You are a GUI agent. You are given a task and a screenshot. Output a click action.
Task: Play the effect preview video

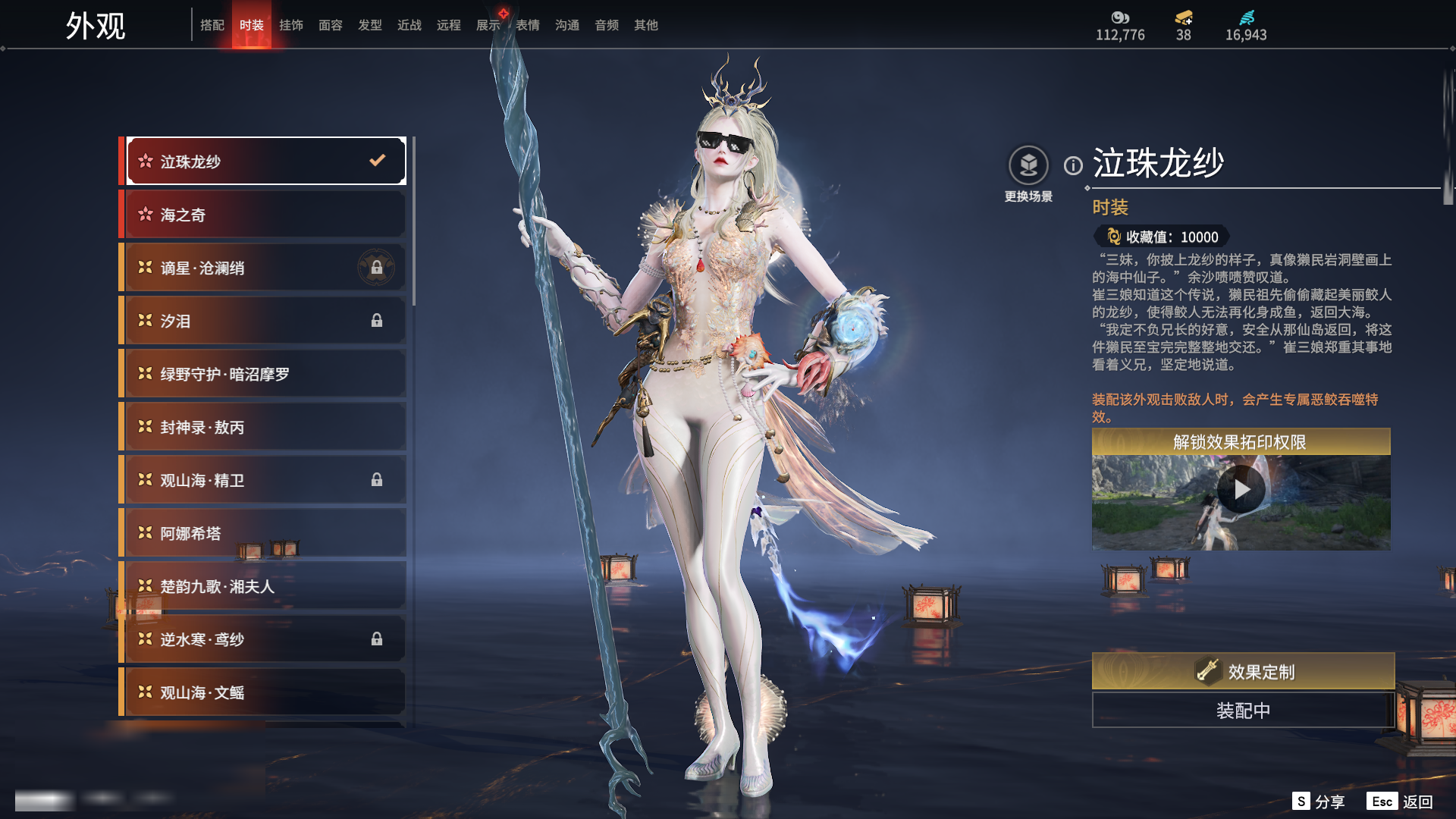coord(1241,490)
